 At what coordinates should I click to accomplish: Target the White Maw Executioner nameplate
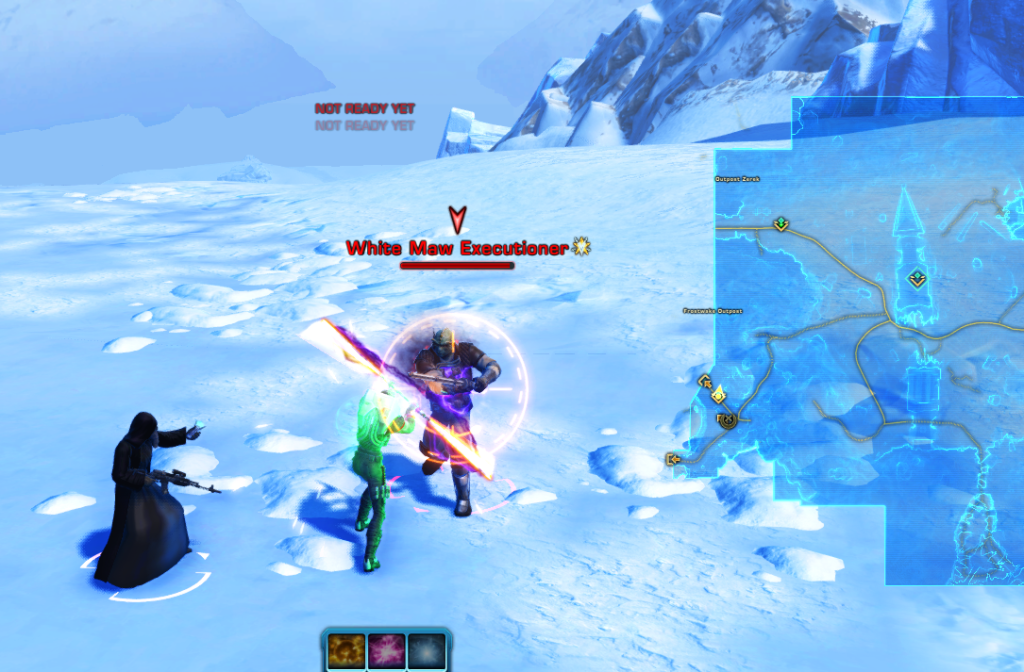click(x=457, y=248)
